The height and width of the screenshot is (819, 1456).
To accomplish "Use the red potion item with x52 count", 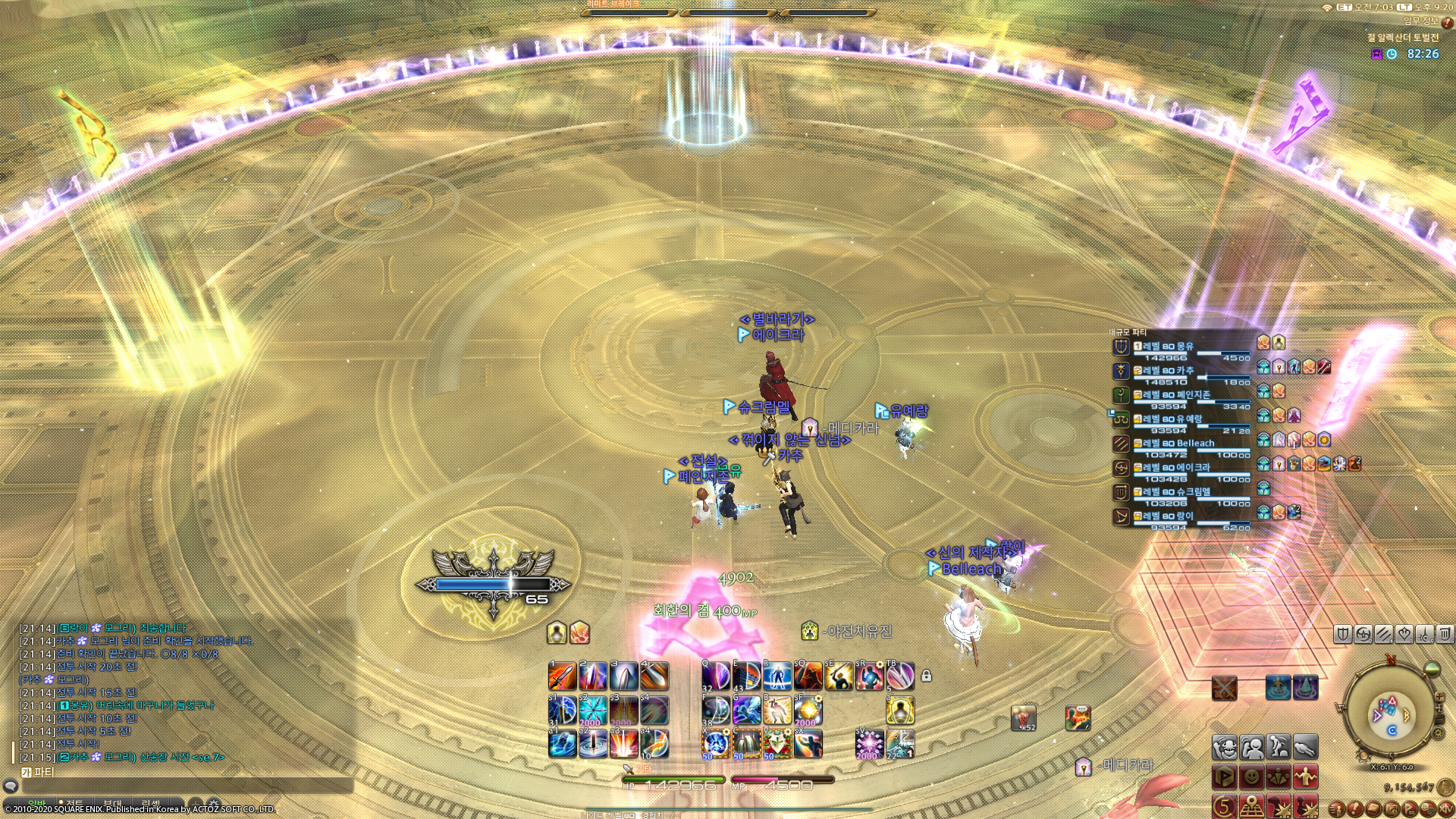I will click(x=1023, y=717).
